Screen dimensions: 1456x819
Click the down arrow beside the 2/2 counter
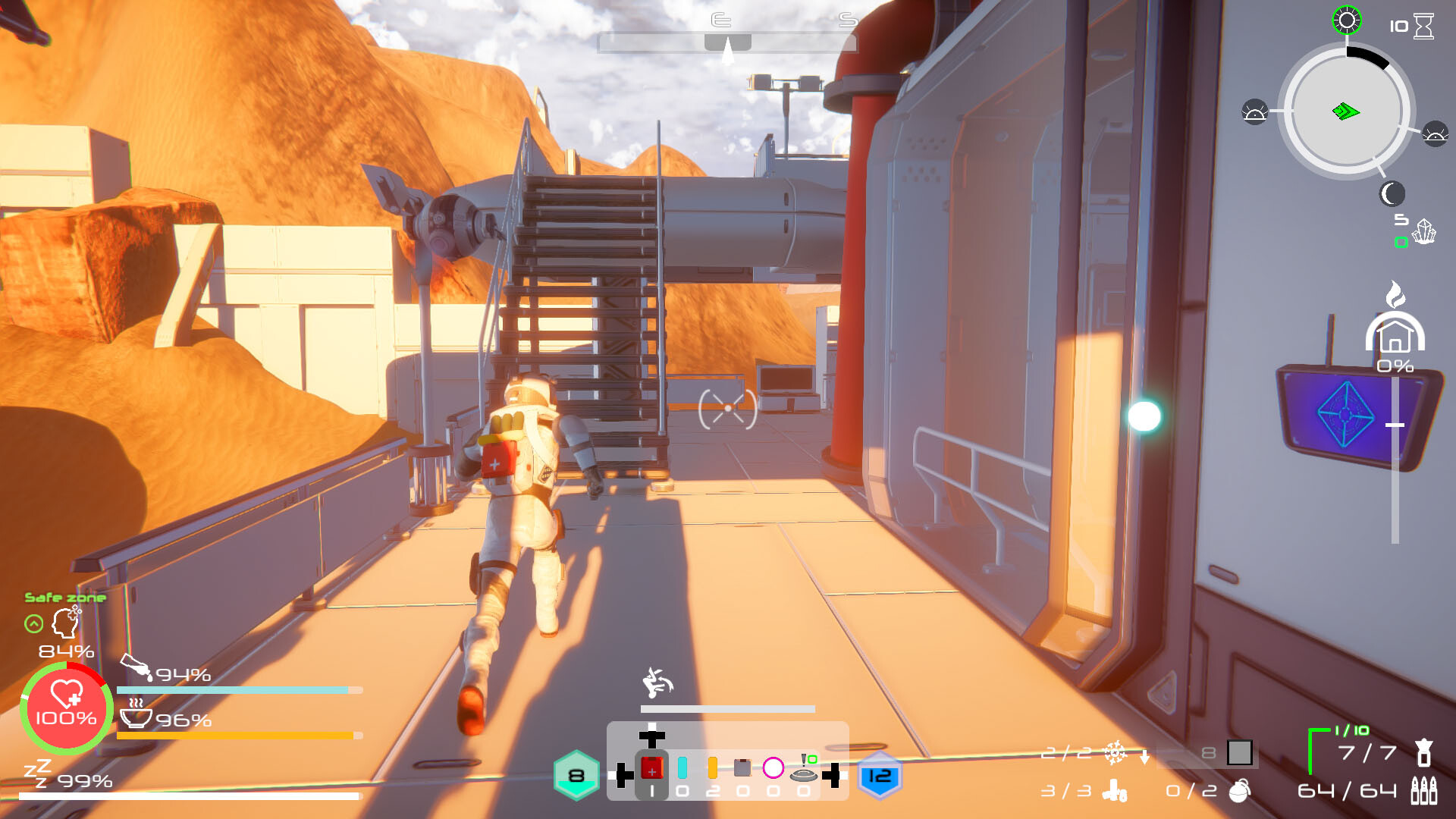(x=1145, y=758)
